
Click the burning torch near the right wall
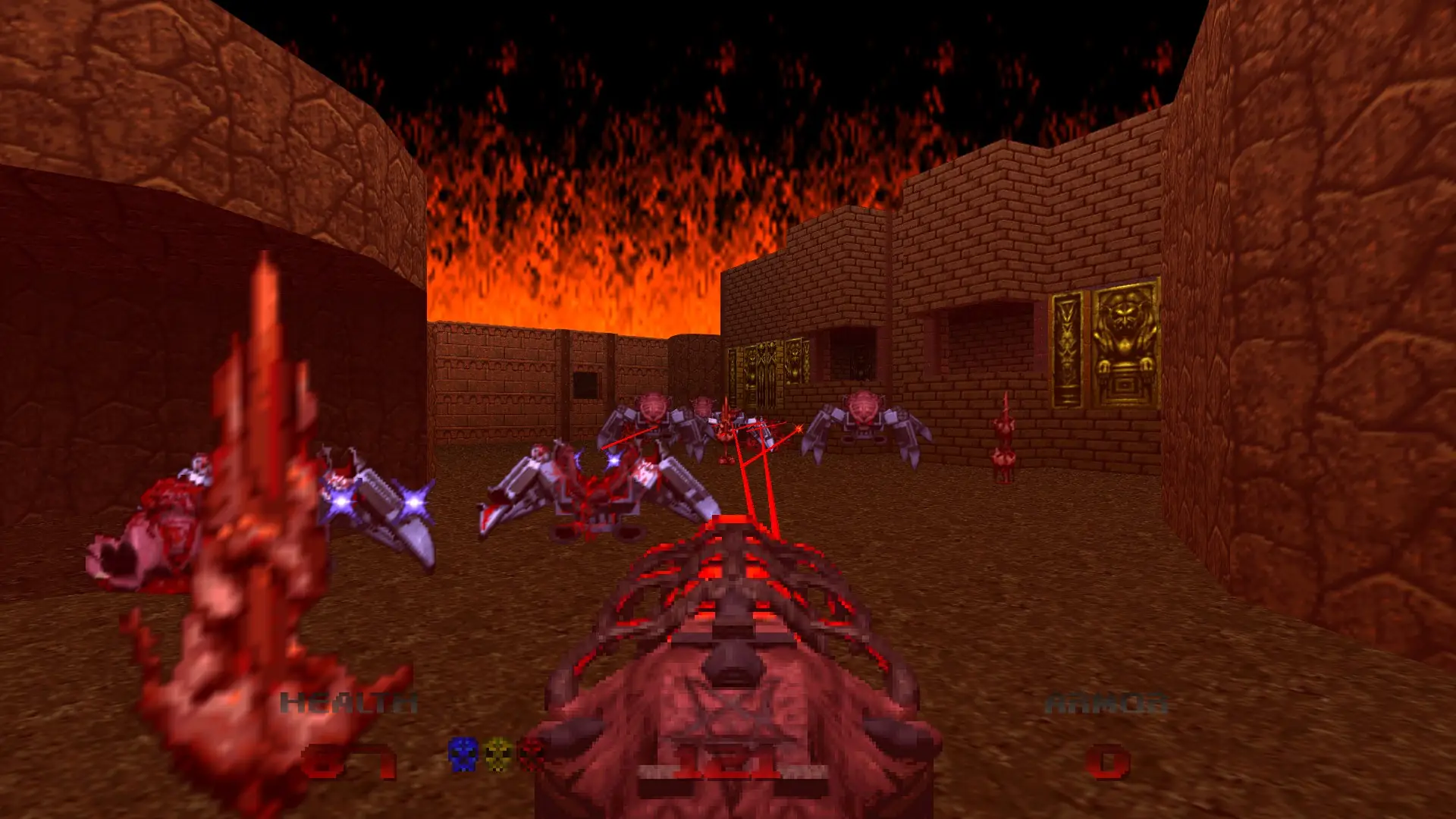[x=1003, y=436]
